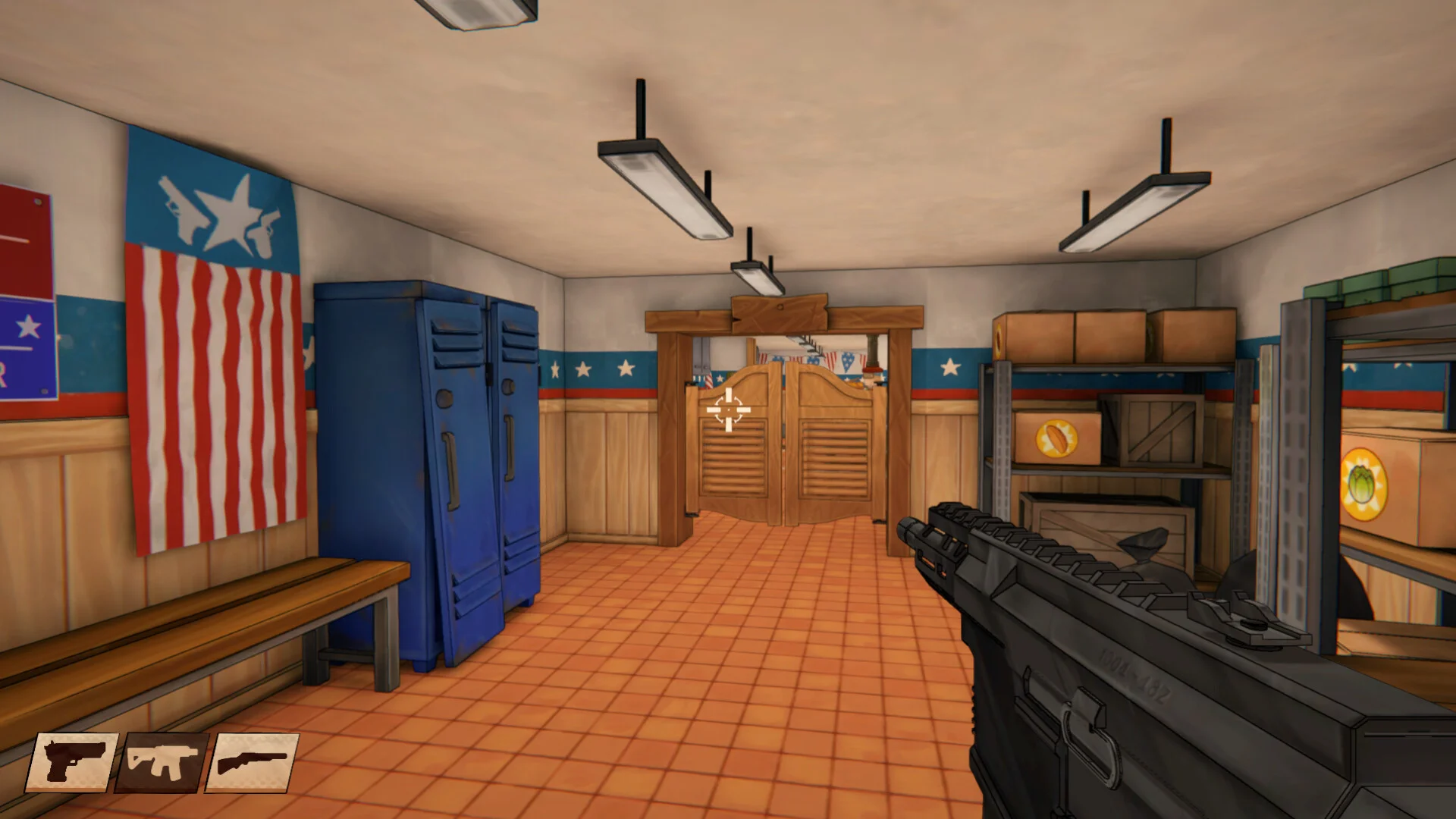This screenshot has width=1456, height=819.
Task: Choose the assault rifle weapon slot
Action: (x=162, y=761)
